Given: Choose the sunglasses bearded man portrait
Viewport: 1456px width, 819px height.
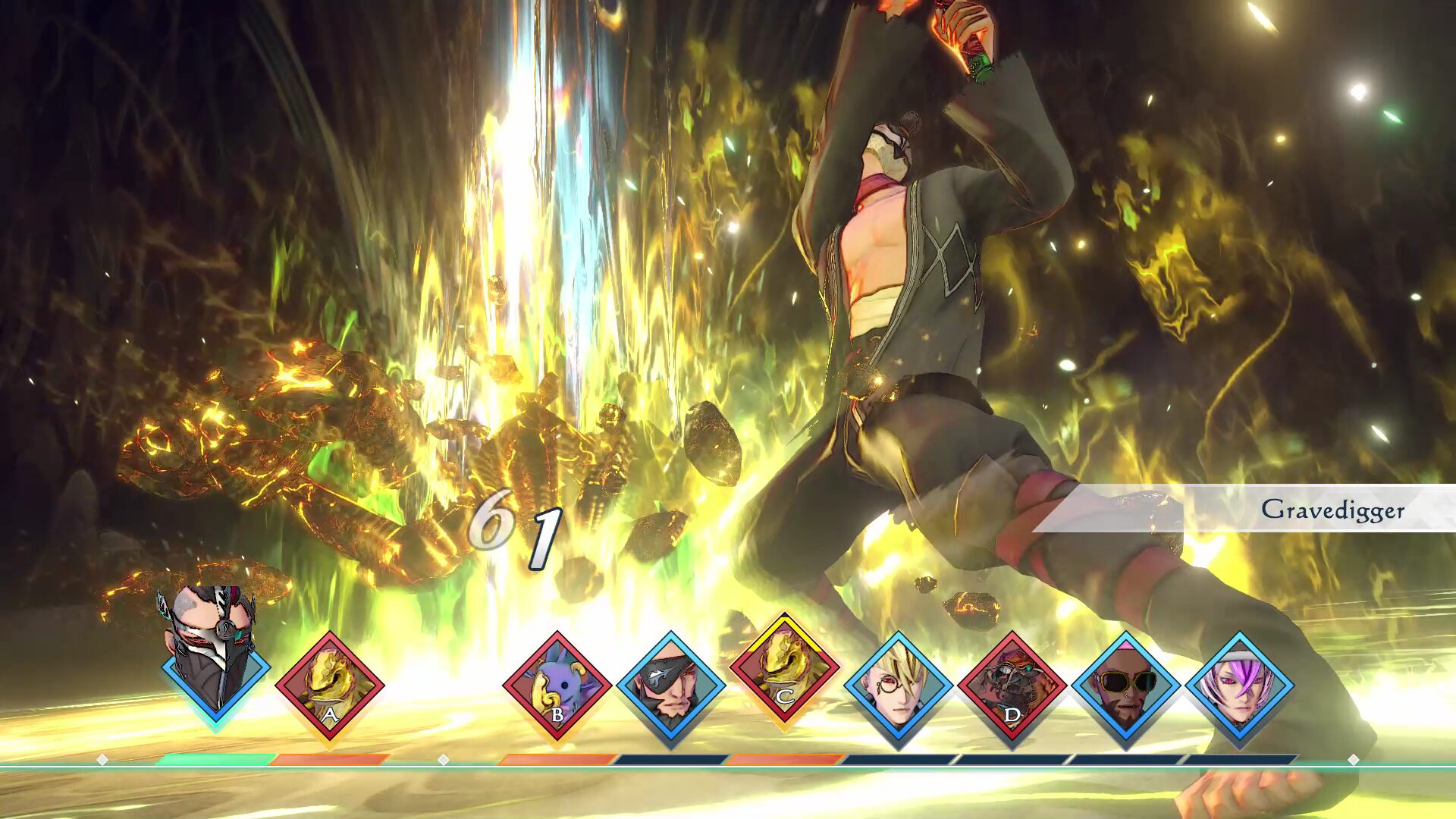Looking at the screenshot, I should pyautogui.click(x=1126, y=686).
